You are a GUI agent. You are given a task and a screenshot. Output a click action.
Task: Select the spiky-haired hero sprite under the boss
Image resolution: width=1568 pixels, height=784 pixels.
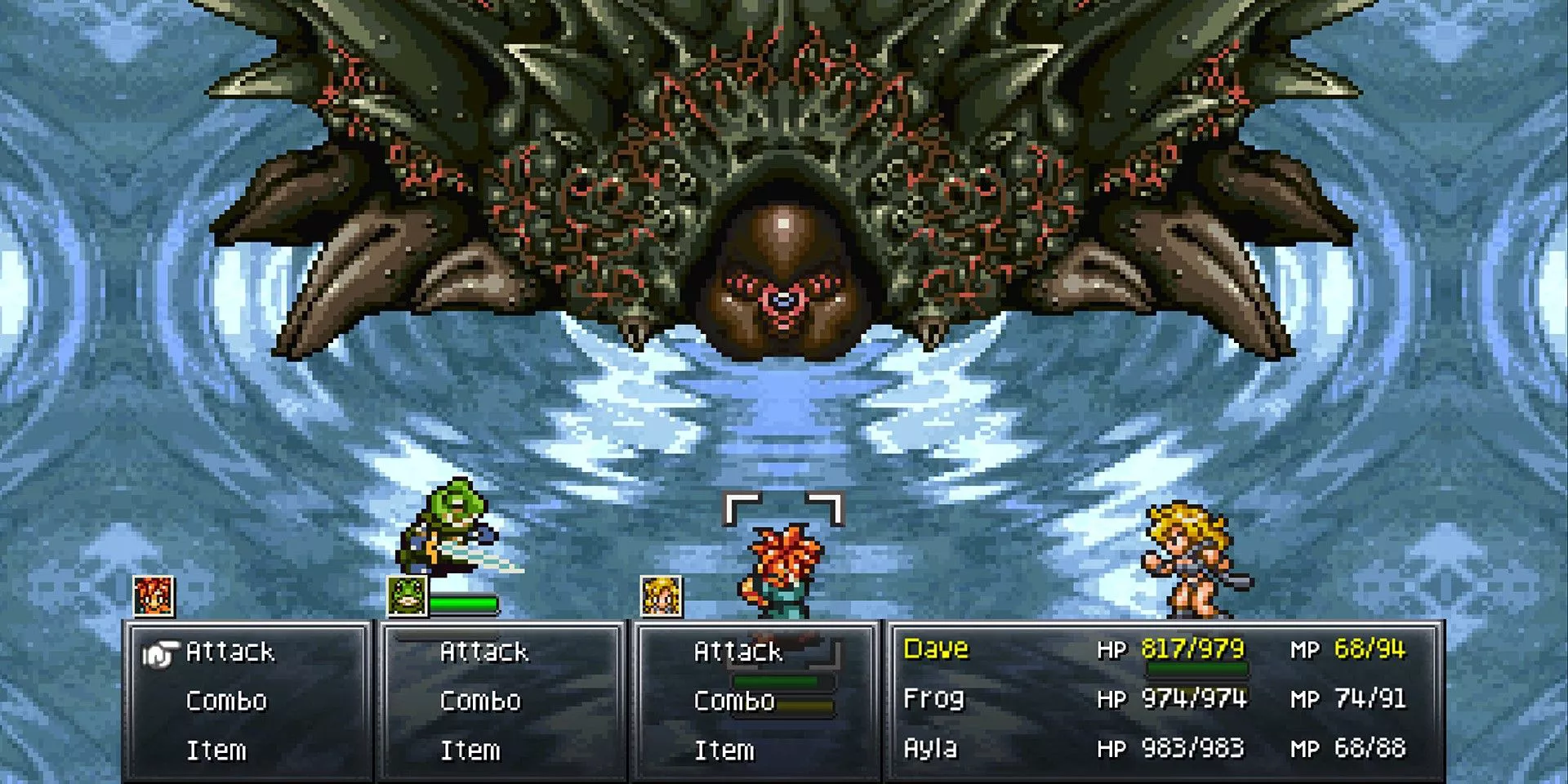tap(782, 568)
